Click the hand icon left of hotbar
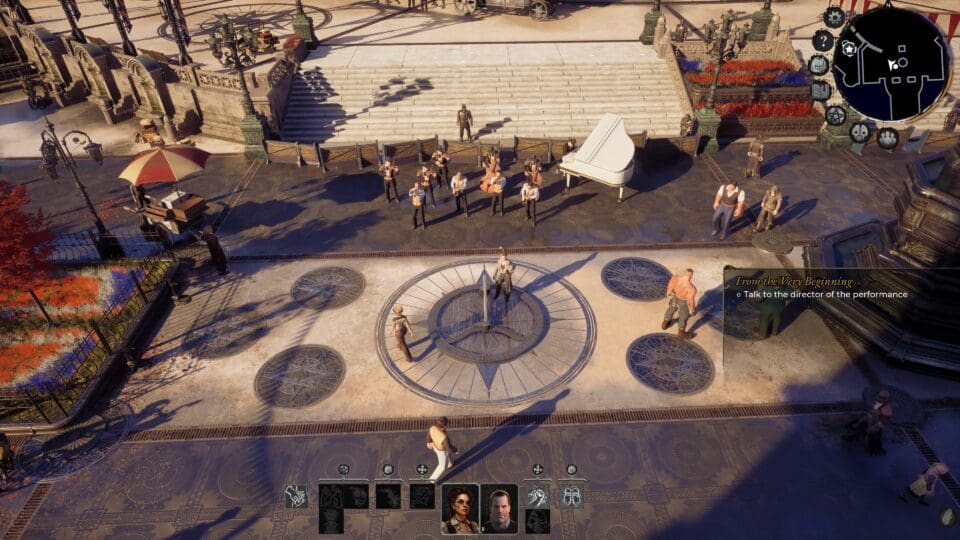The width and height of the screenshot is (960, 540). tap(296, 496)
